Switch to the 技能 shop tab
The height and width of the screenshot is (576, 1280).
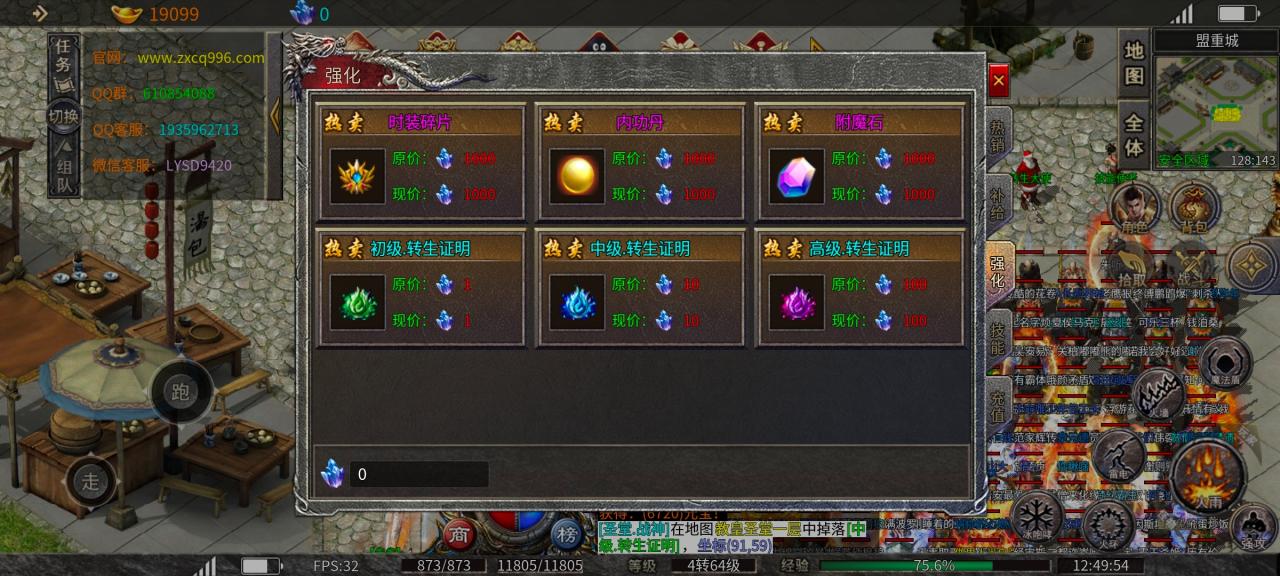click(998, 338)
